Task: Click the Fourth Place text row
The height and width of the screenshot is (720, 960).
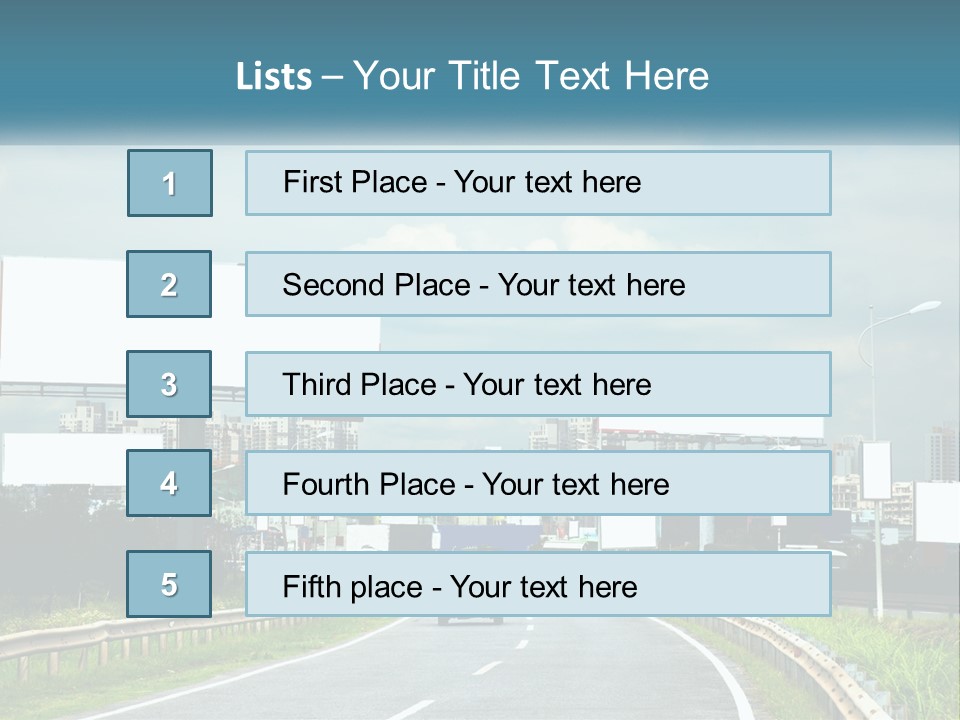Action: point(538,483)
